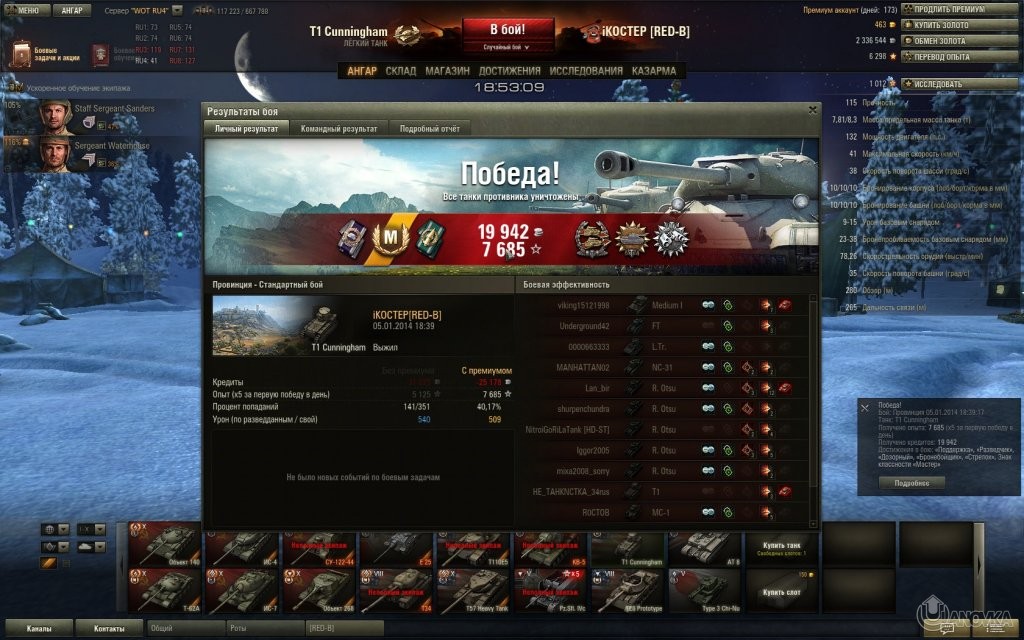Click the КУПИТЬ ЗОЛОТО button
This screenshot has height=640, width=1024.
click(x=956, y=24)
